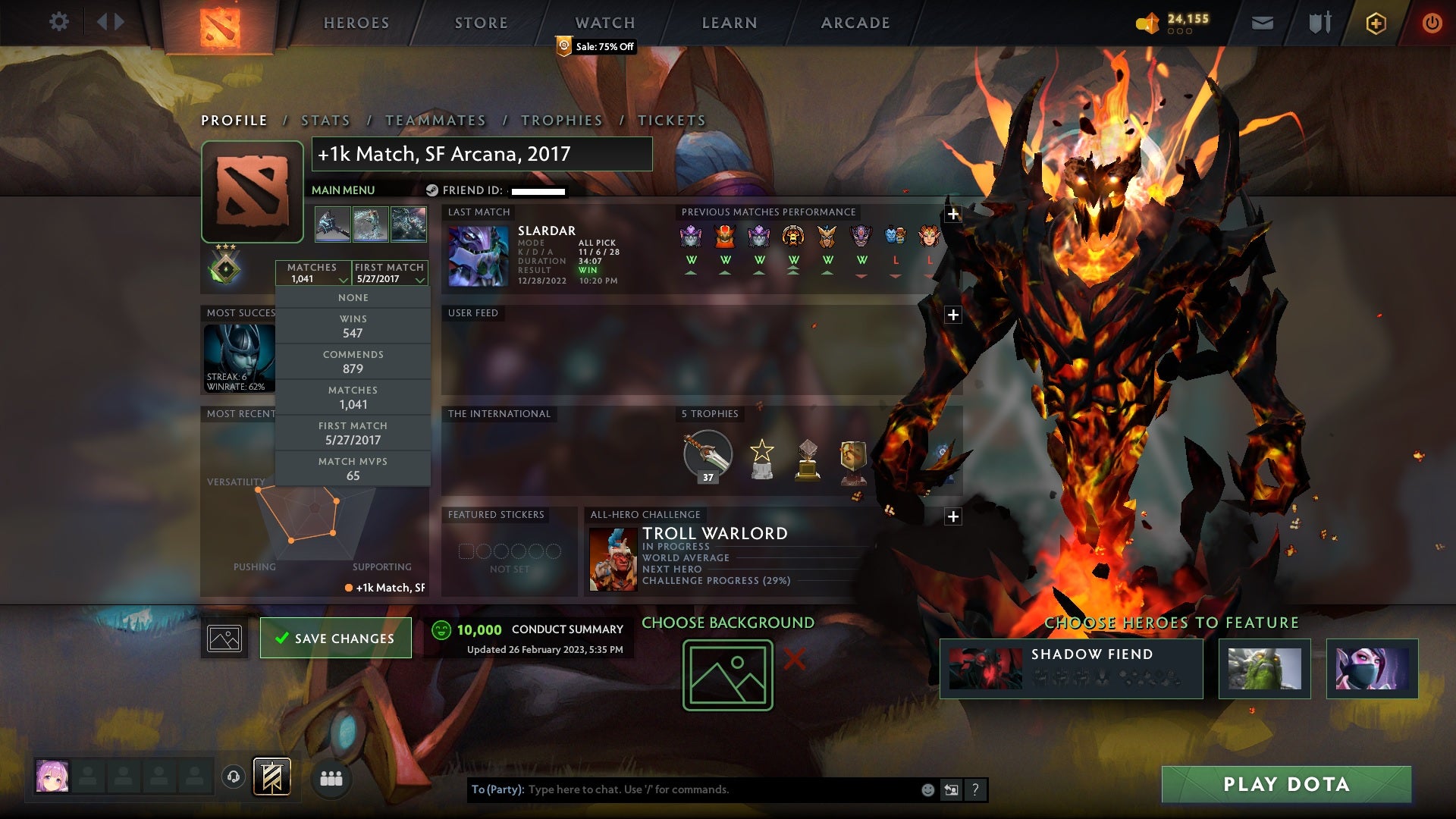Select Wins in the stat dropdown

[353, 326]
